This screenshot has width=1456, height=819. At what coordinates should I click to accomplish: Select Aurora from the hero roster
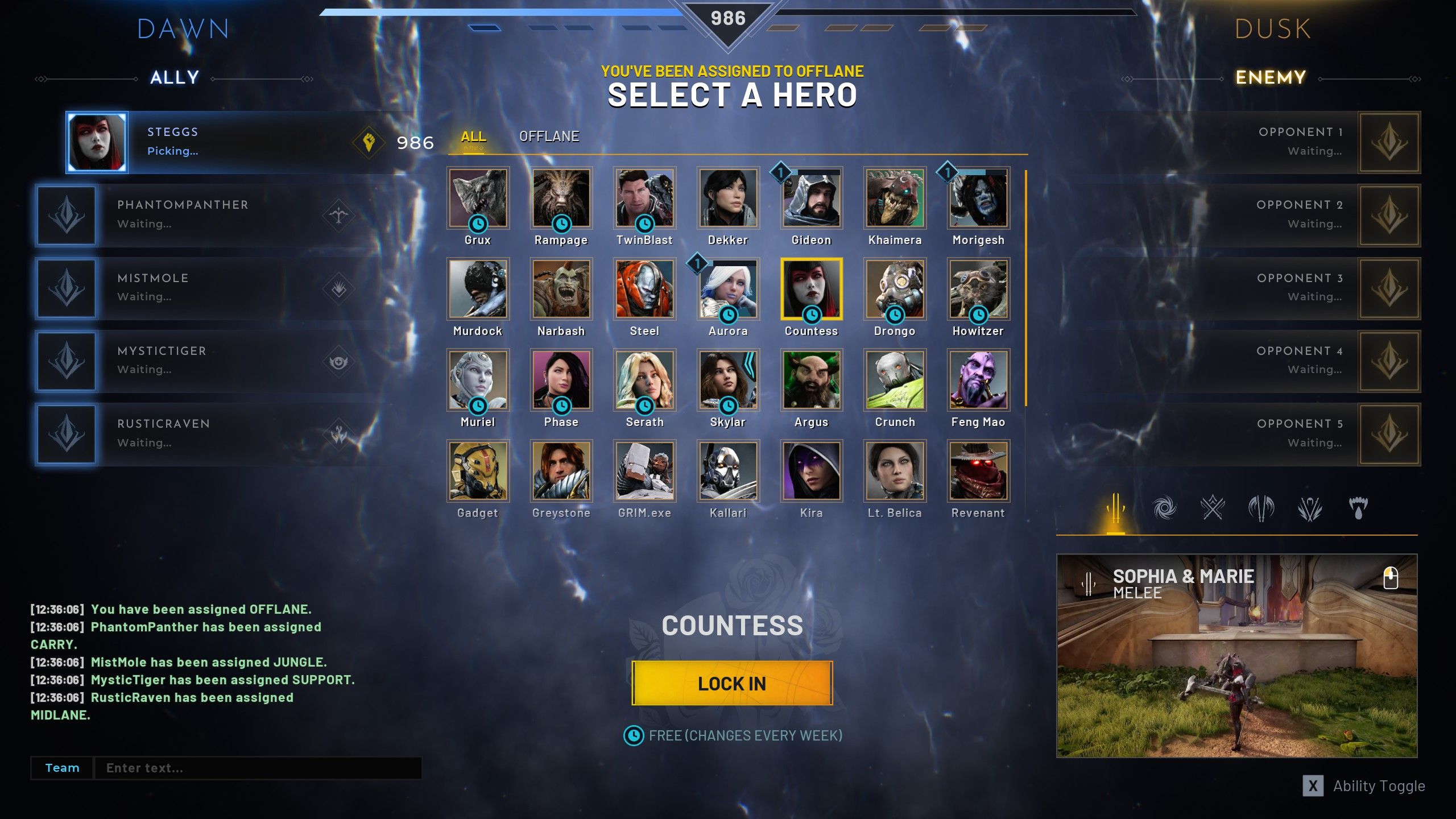click(728, 289)
